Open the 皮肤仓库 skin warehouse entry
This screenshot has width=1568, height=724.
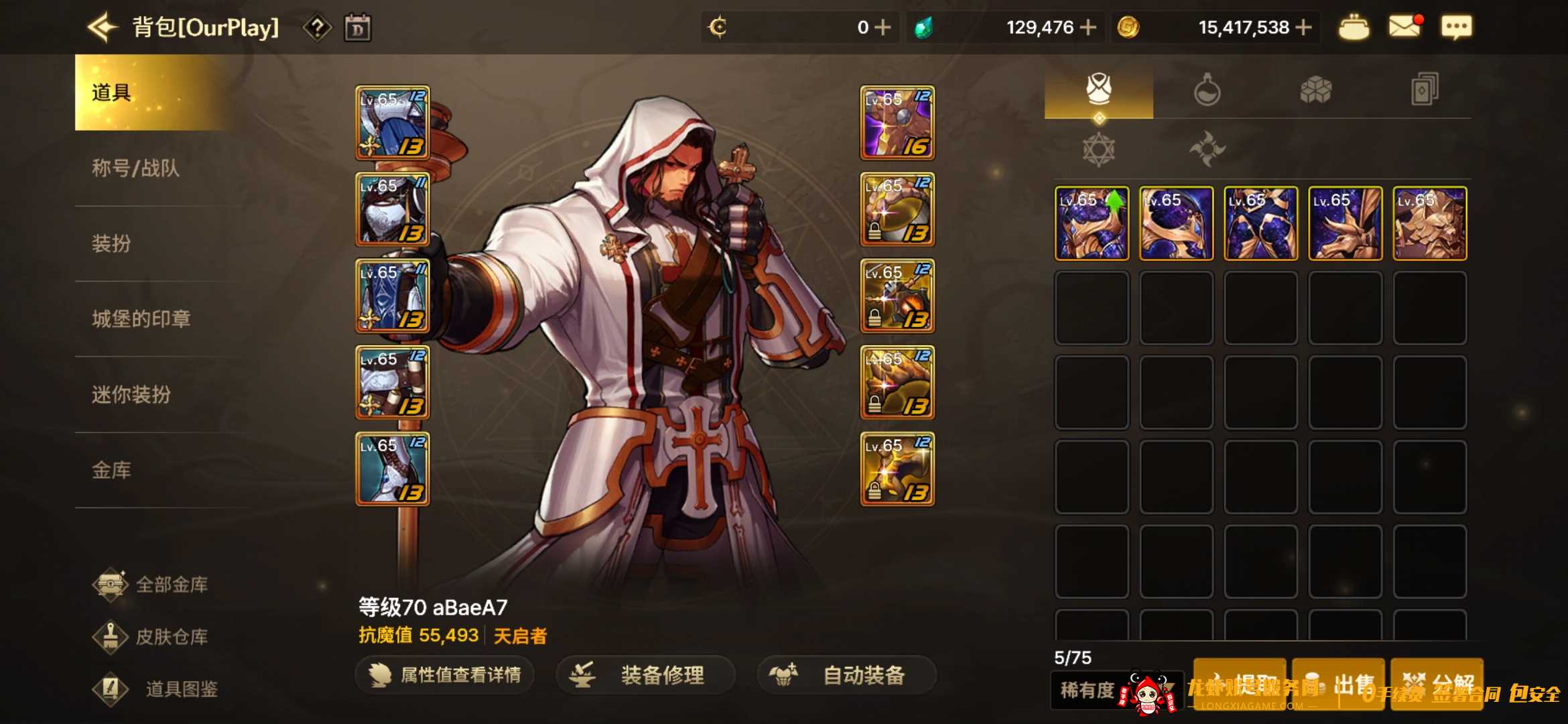[x=154, y=637]
